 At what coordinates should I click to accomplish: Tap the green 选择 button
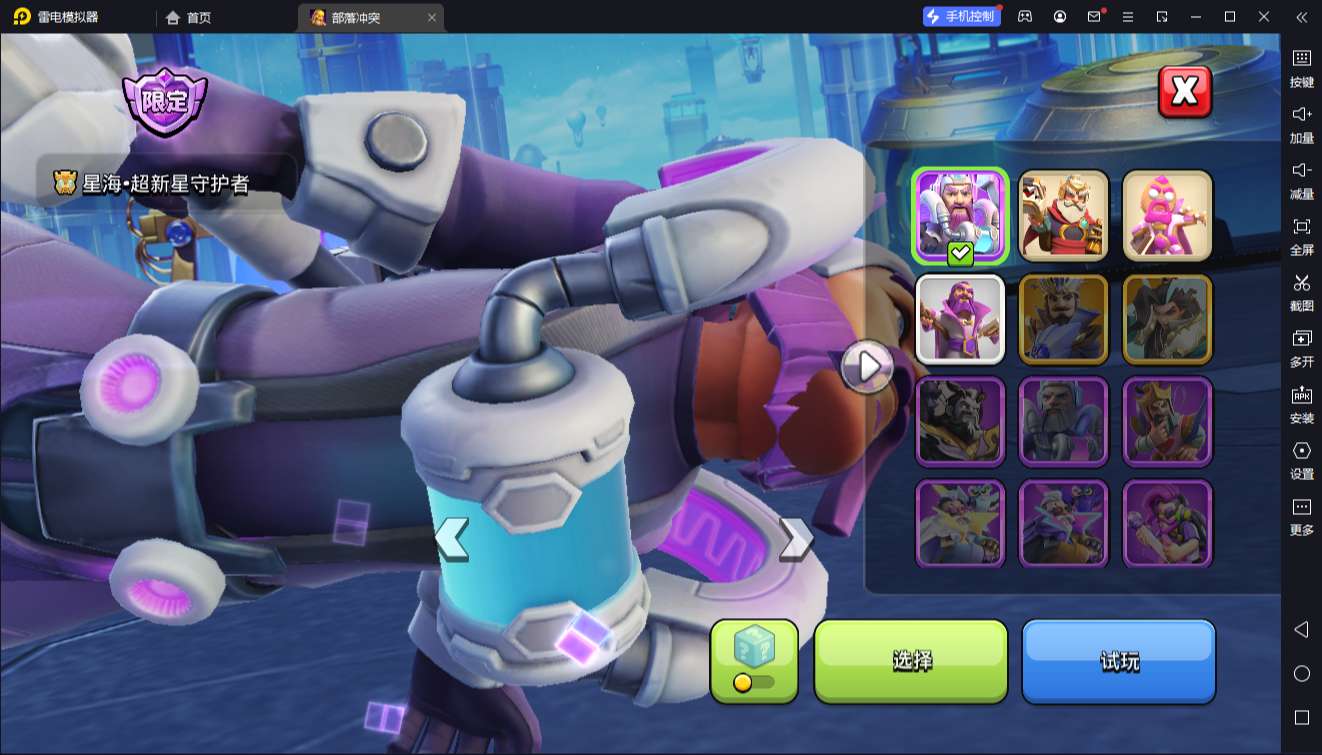(911, 661)
